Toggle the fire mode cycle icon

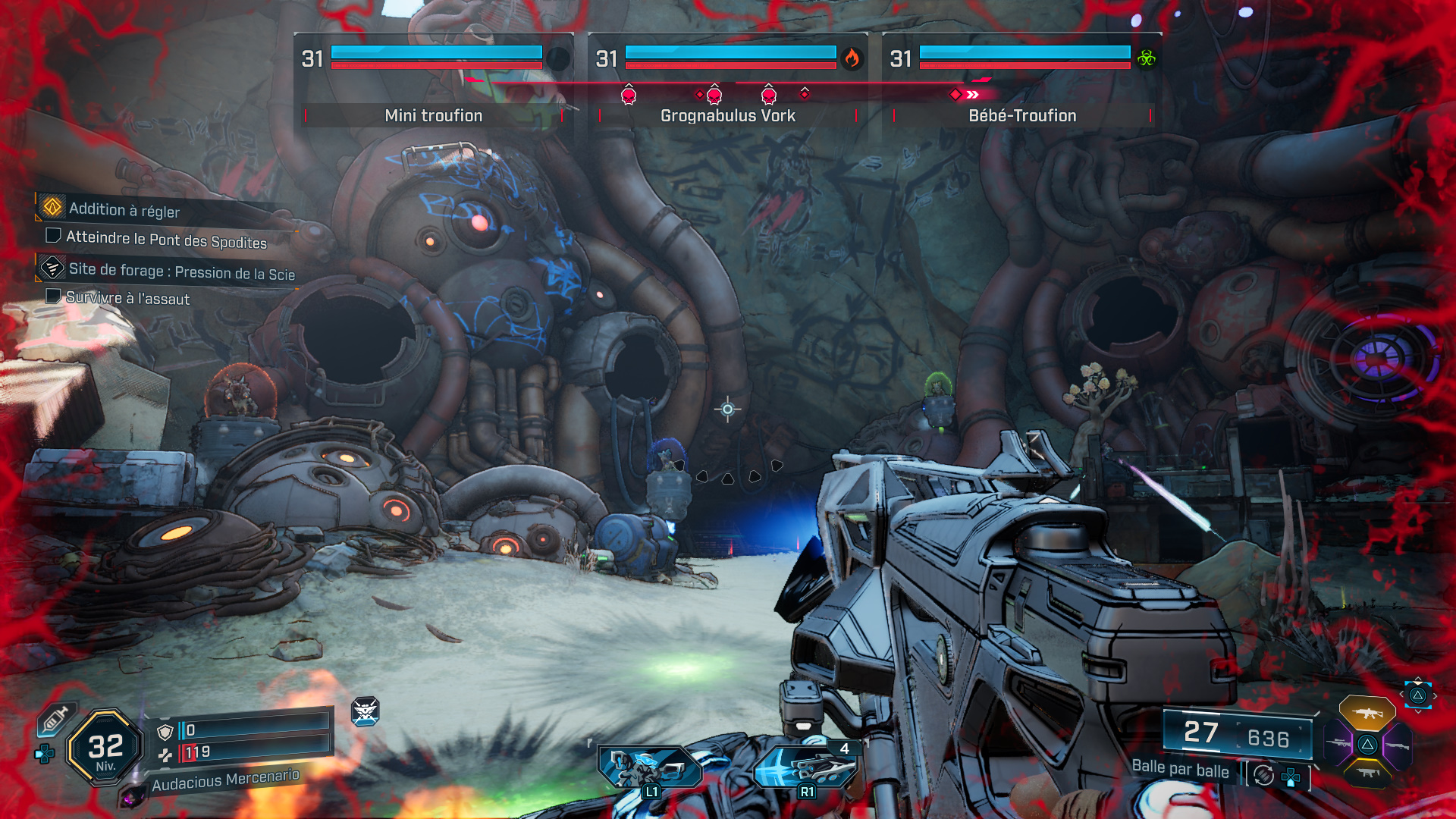pos(1263,775)
